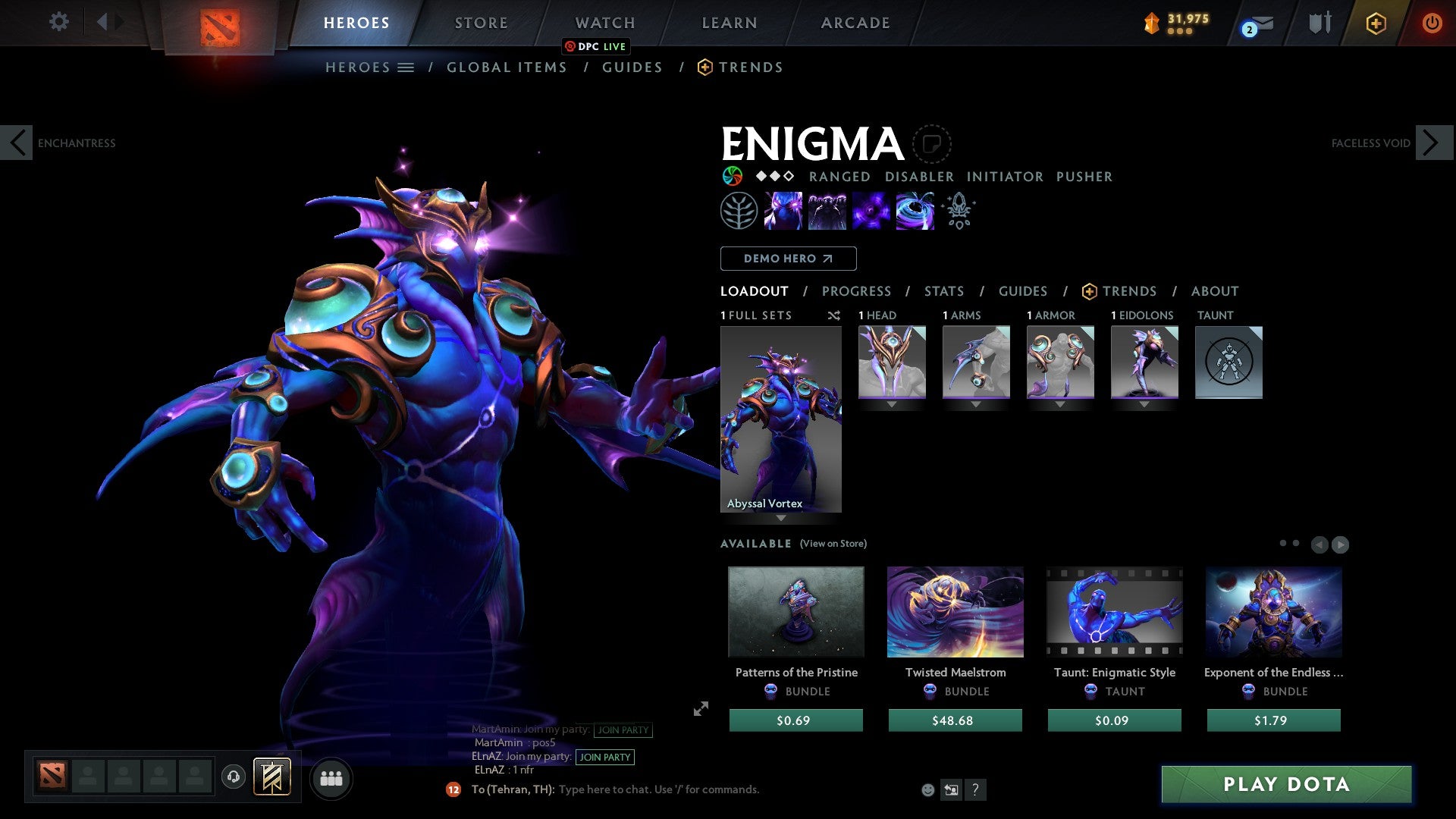Image resolution: width=1456 pixels, height=819 pixels.
Task: Click the DEMO HERO button
Action: 788,259
